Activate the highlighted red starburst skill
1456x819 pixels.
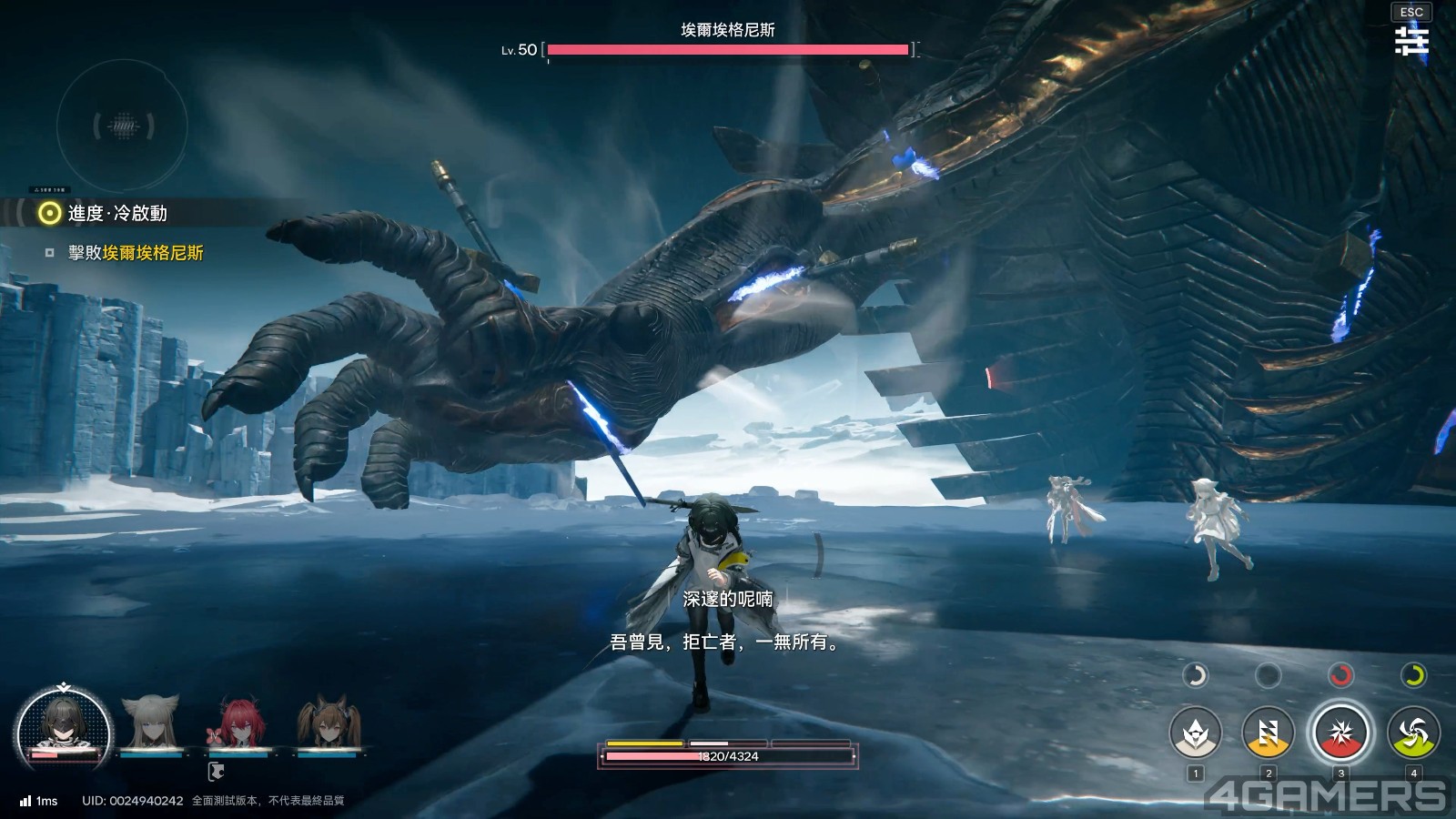(1340, 732)
